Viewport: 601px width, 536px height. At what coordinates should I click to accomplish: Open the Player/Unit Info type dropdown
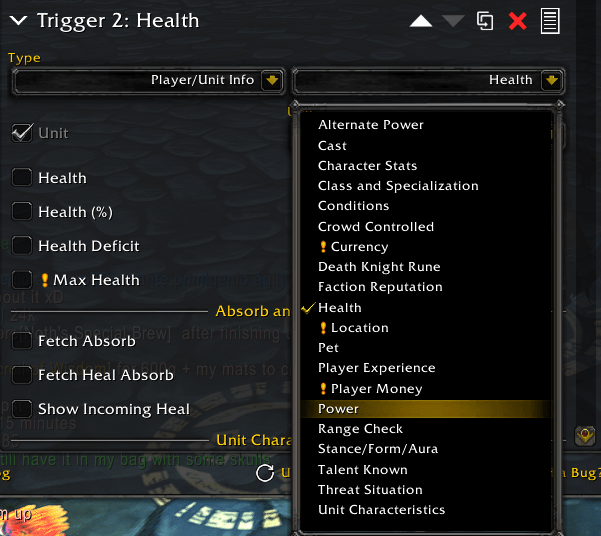[149, 80]
